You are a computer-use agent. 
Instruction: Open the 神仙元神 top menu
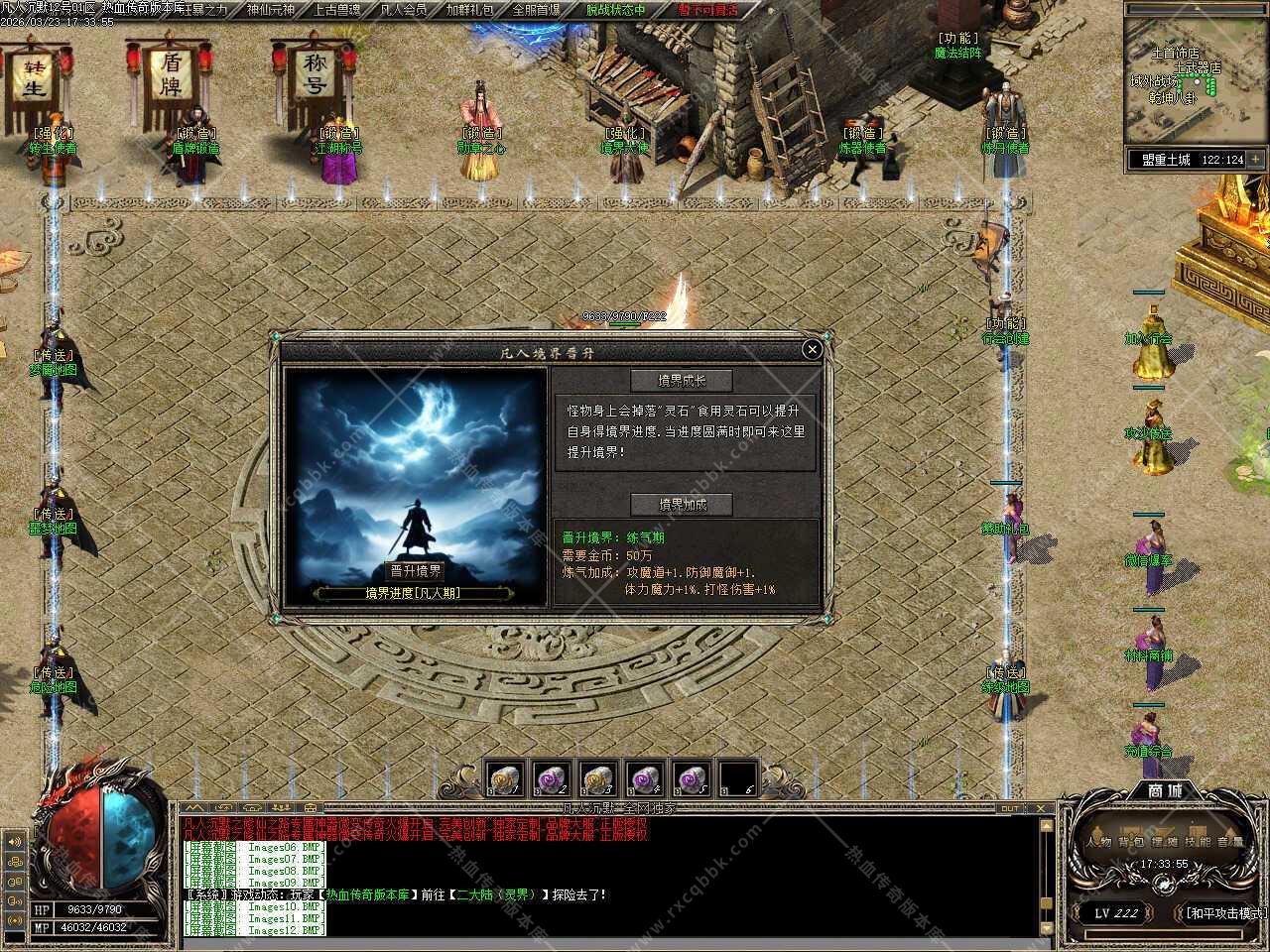pos(270,10)
